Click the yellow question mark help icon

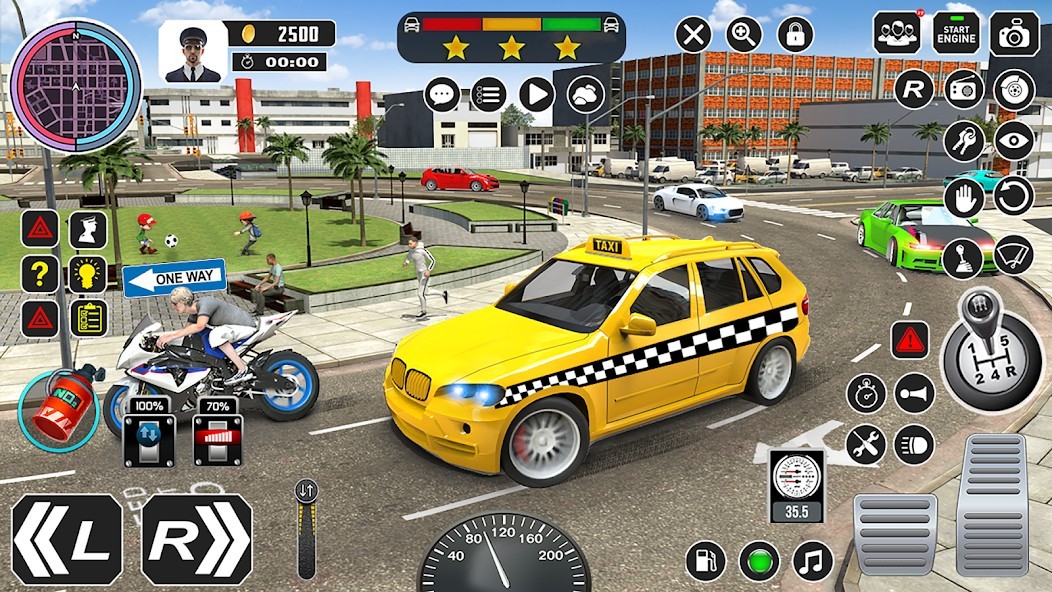(40, 273)
